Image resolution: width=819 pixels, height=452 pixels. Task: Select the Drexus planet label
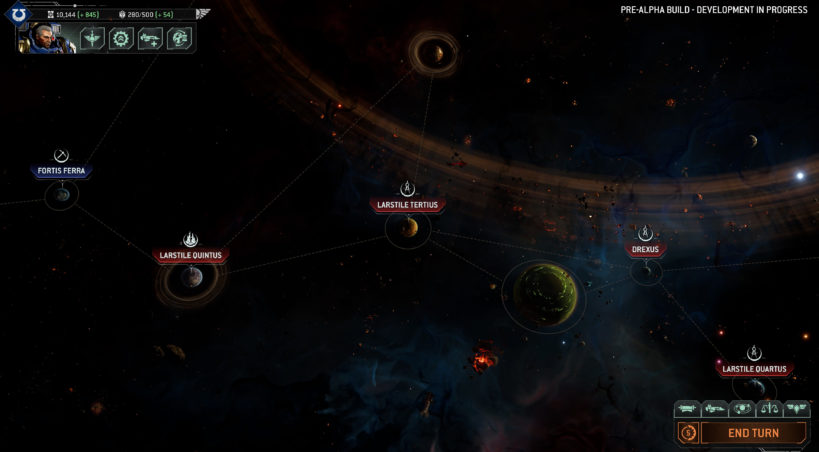645,249
